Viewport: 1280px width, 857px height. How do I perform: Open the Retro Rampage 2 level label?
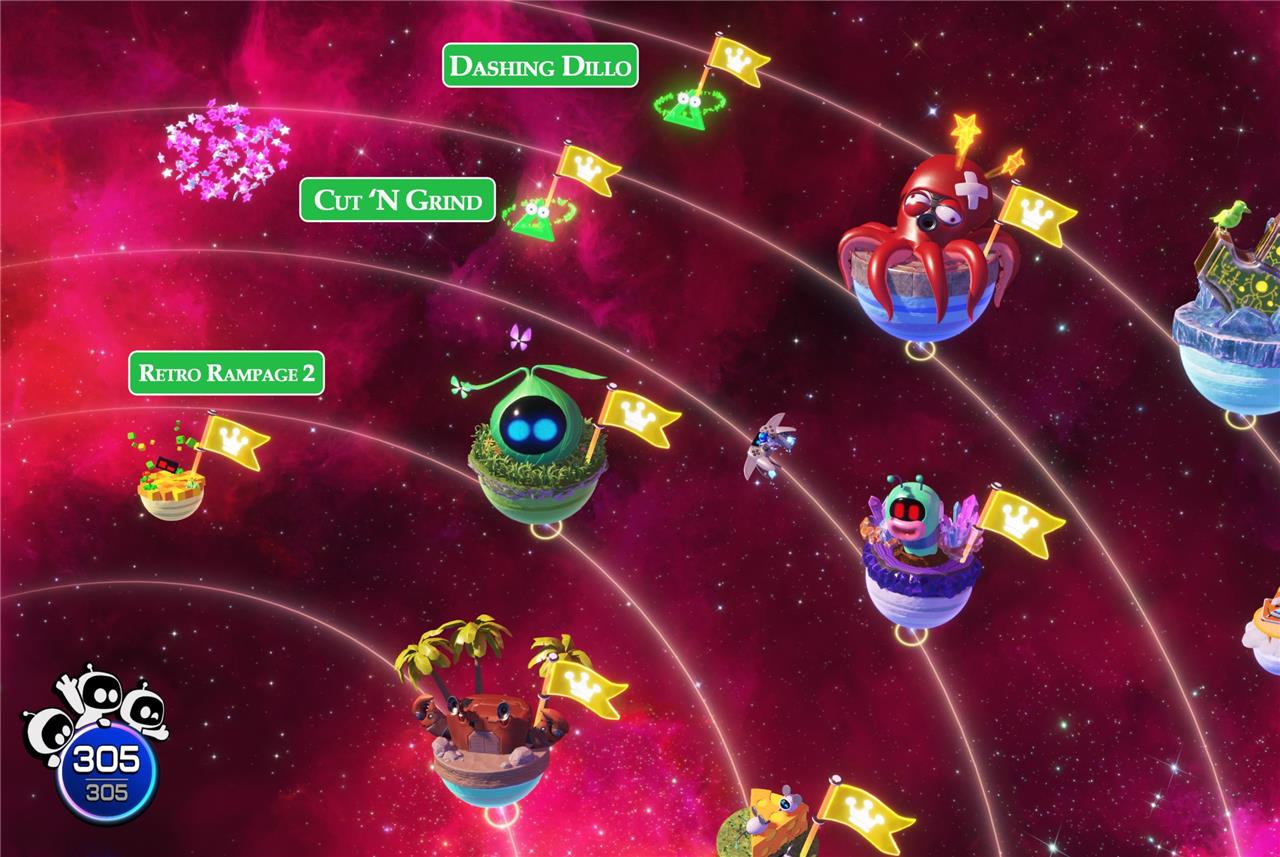point(227,373)
